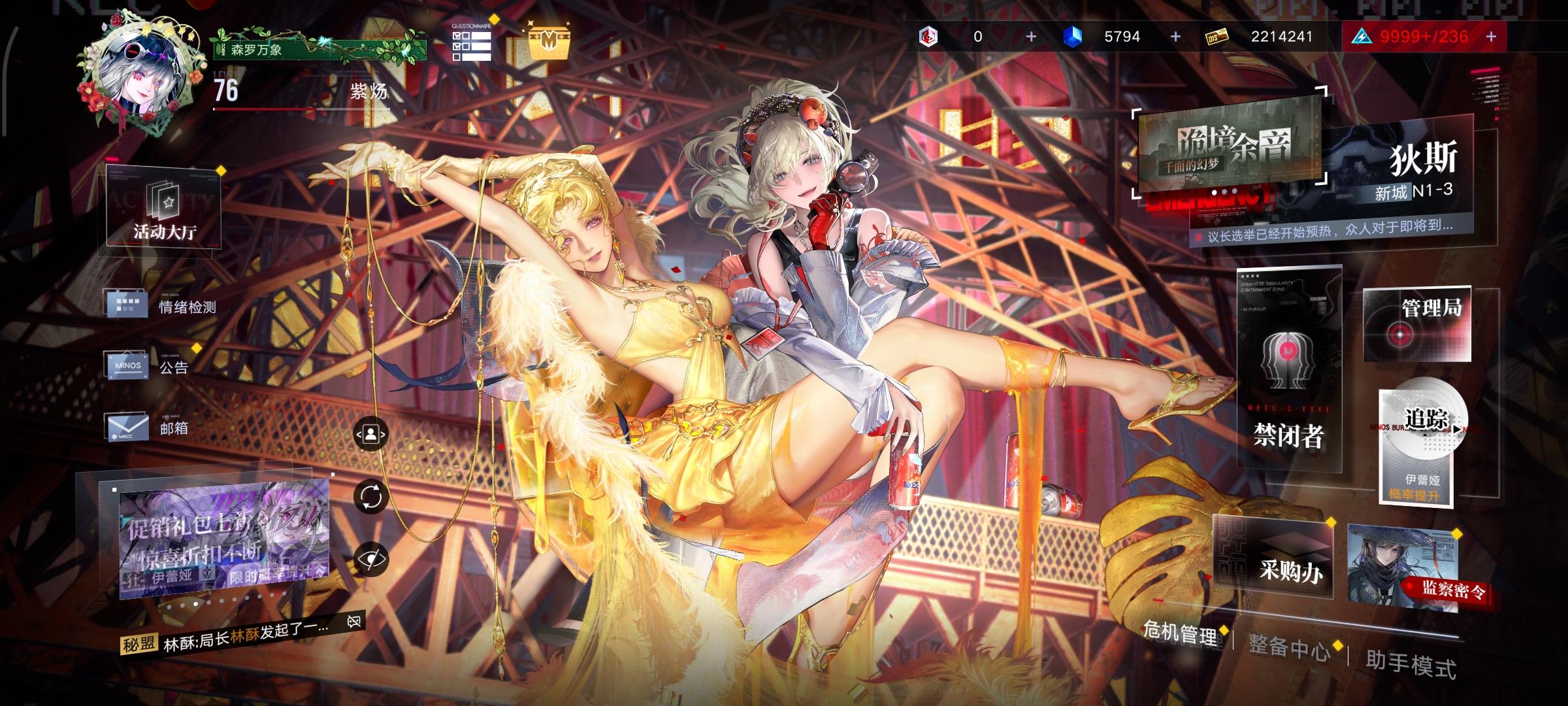The width and height of the screenshot is (1568, 706).
Task: Hide the UI with the eye toggle
Action: [372, 558]
